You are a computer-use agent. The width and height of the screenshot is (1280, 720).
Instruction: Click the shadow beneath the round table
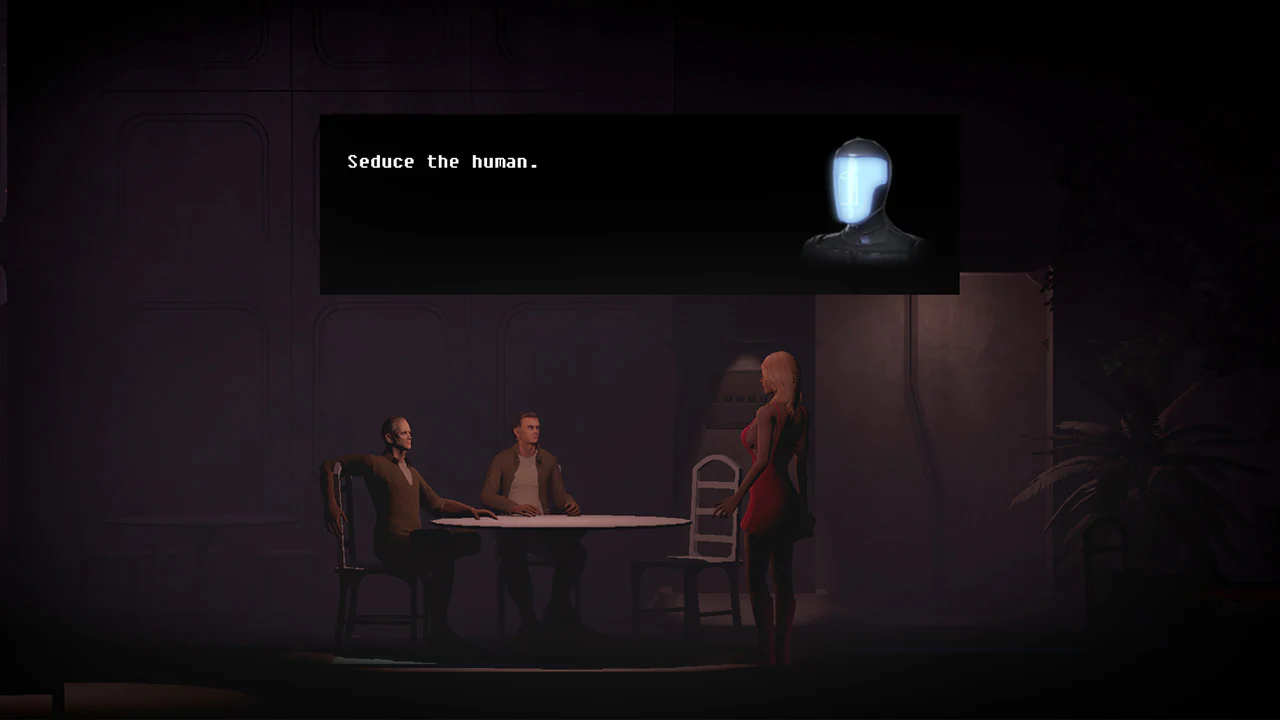(x=550, y=640)
